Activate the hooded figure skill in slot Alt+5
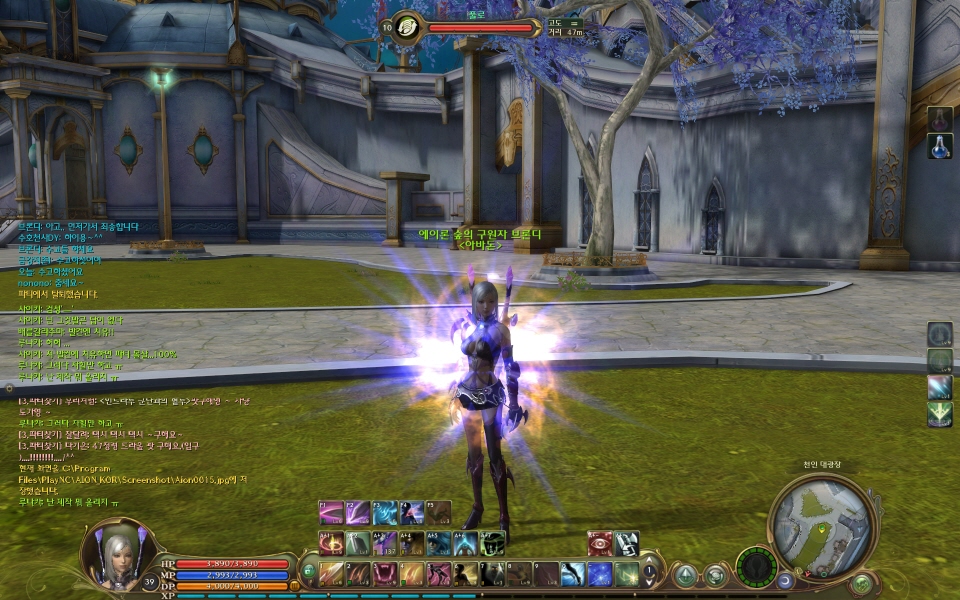Screen dimensions: 960x600 click(439, 543)
